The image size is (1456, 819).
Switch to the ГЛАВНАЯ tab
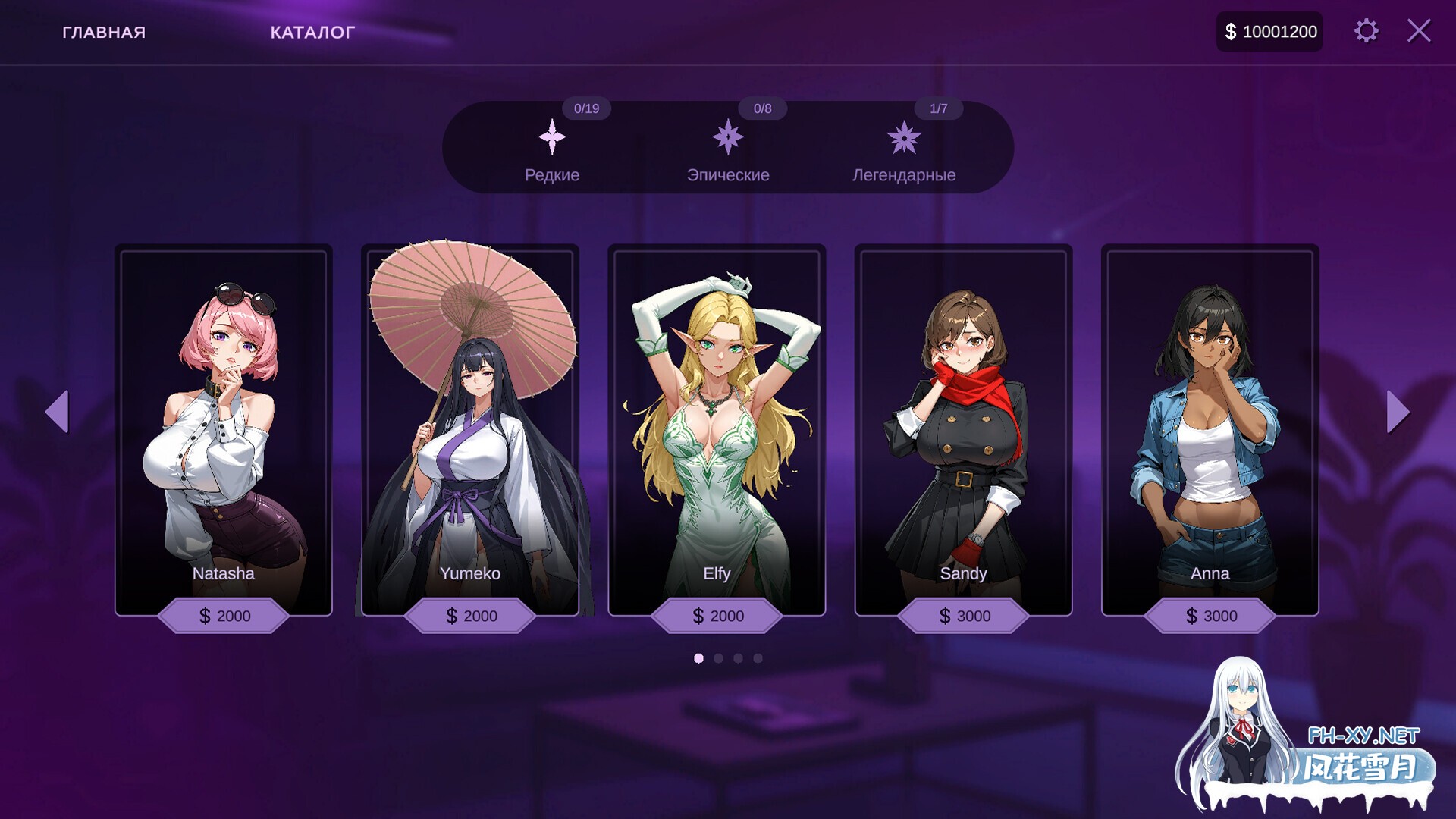point(104,32)
